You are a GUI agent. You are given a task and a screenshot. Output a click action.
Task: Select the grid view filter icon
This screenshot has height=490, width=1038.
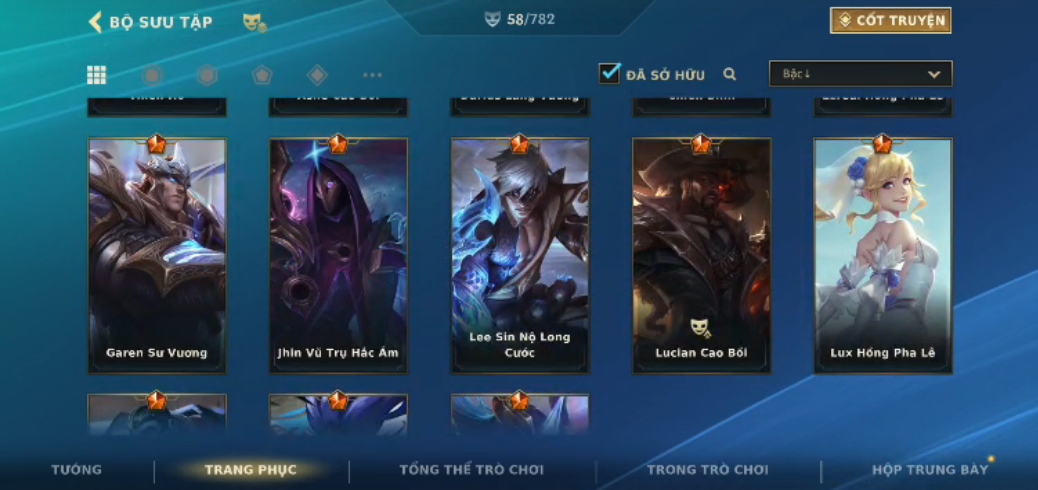pyautogui.click(x=97, y=75)
